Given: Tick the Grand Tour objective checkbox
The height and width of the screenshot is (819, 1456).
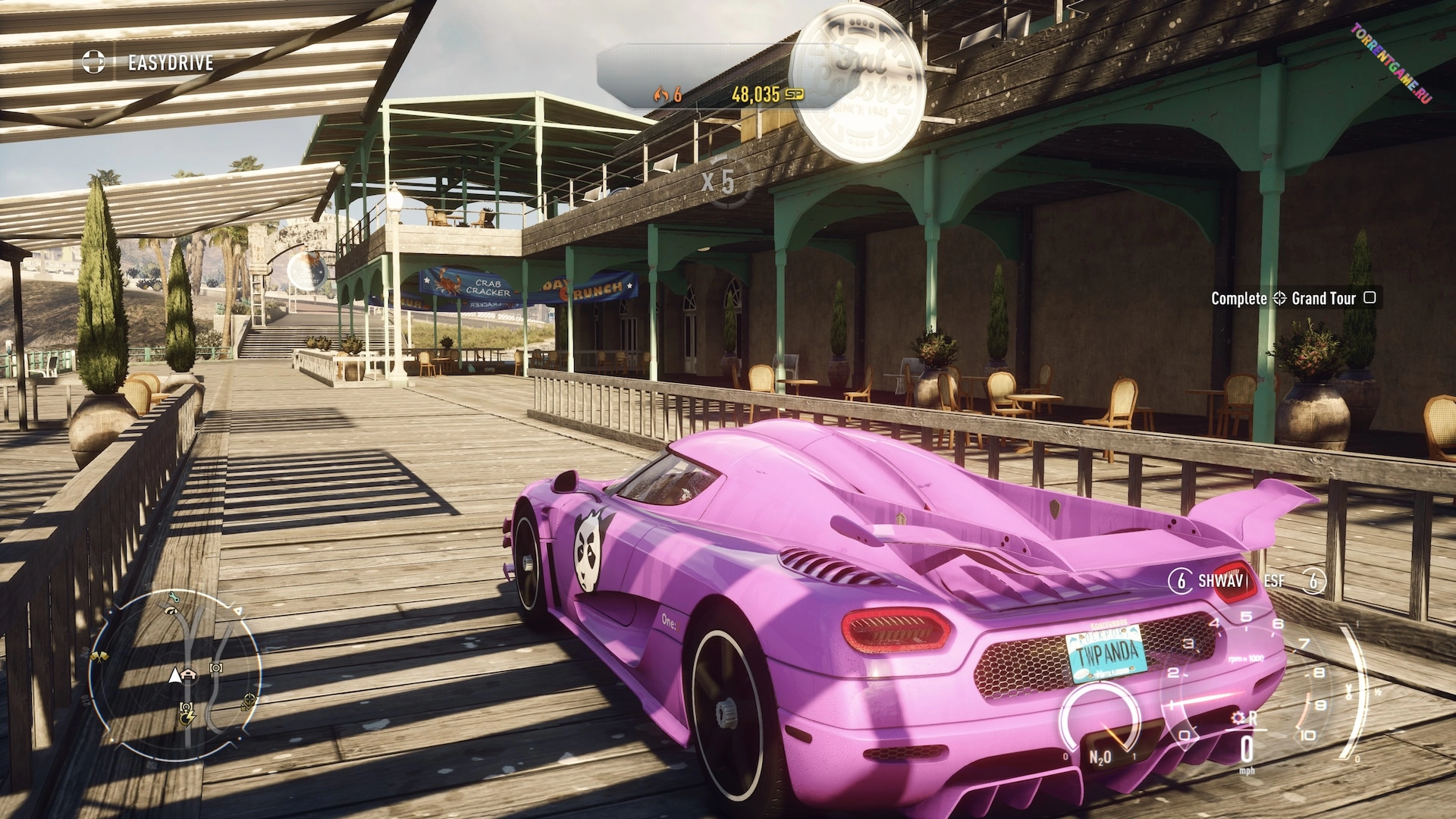Looking at the screenshot, I should [x=1370, y=297].
